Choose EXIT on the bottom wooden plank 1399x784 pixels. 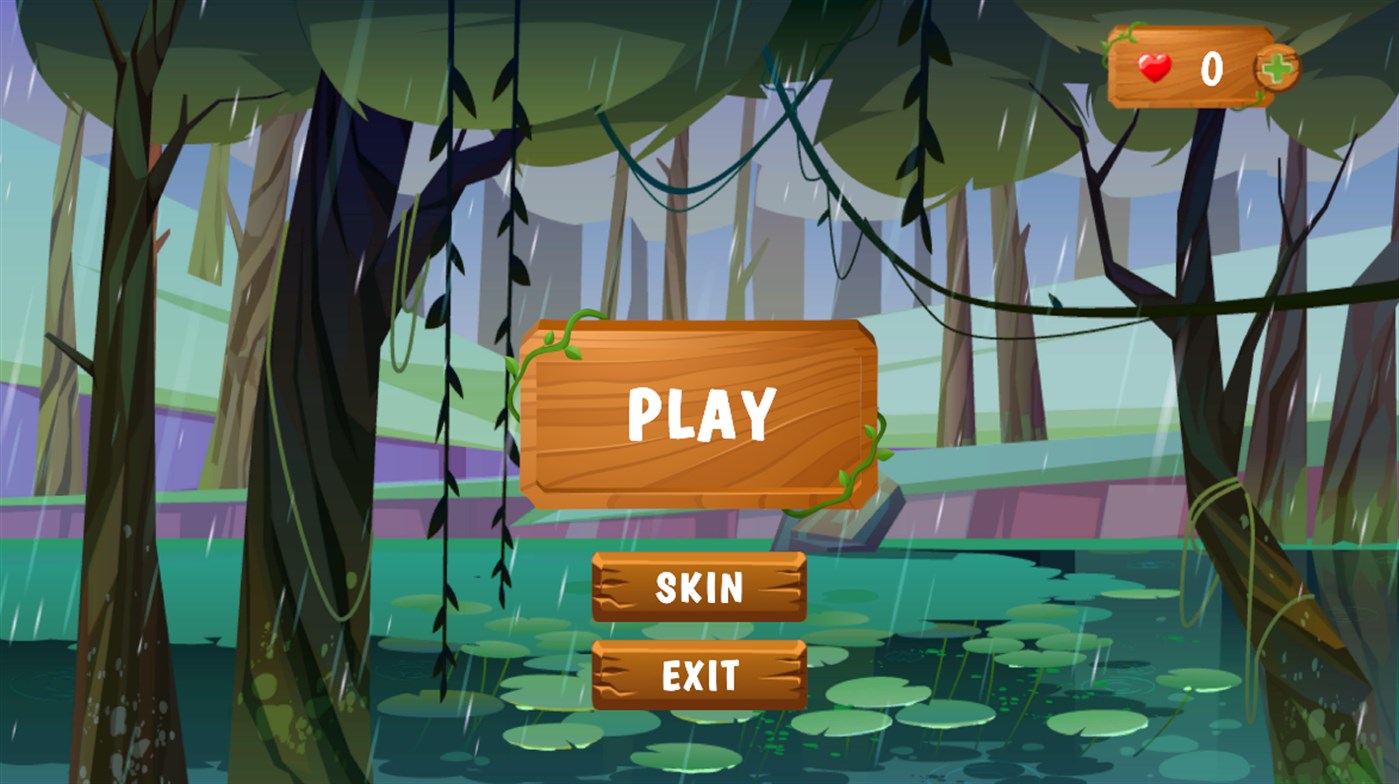tap(699, 677)
